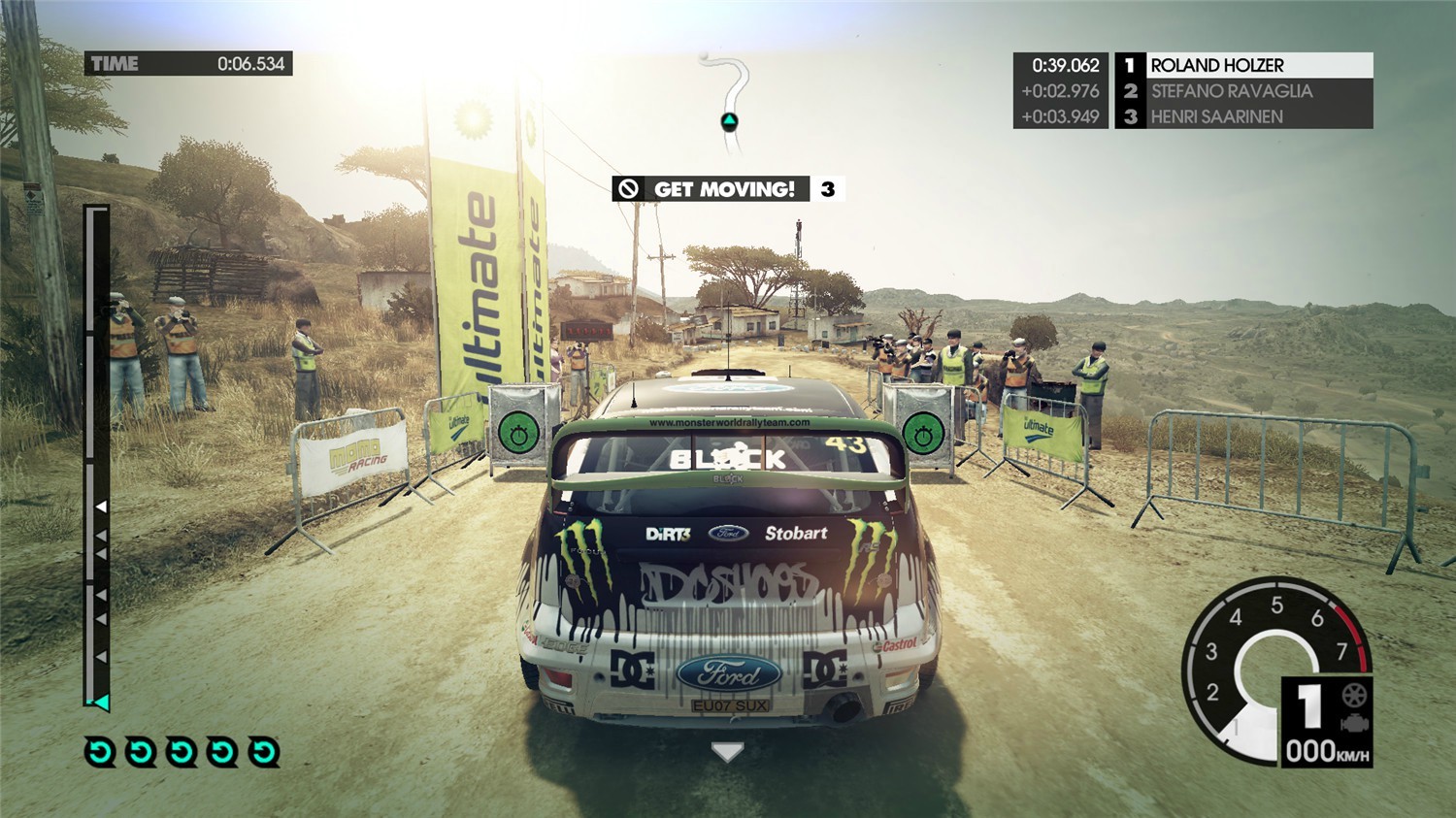Screen dimensions: 1456x818
Task: Click the wheel damage indicator icon
Action: pos(1354,695)
